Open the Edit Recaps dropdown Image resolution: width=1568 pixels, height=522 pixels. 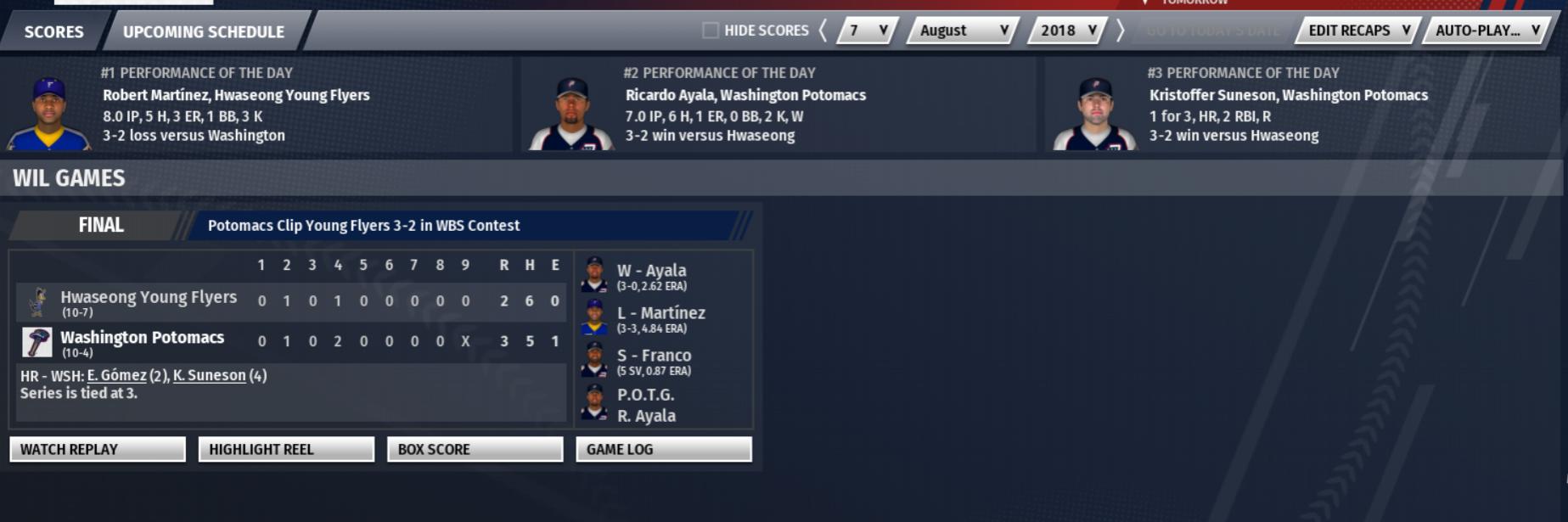click(x=1358, y=31)
